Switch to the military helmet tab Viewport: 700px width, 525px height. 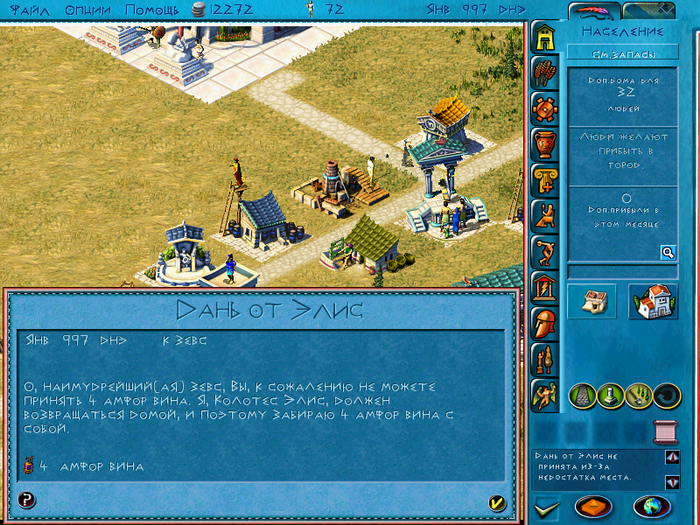544,324
